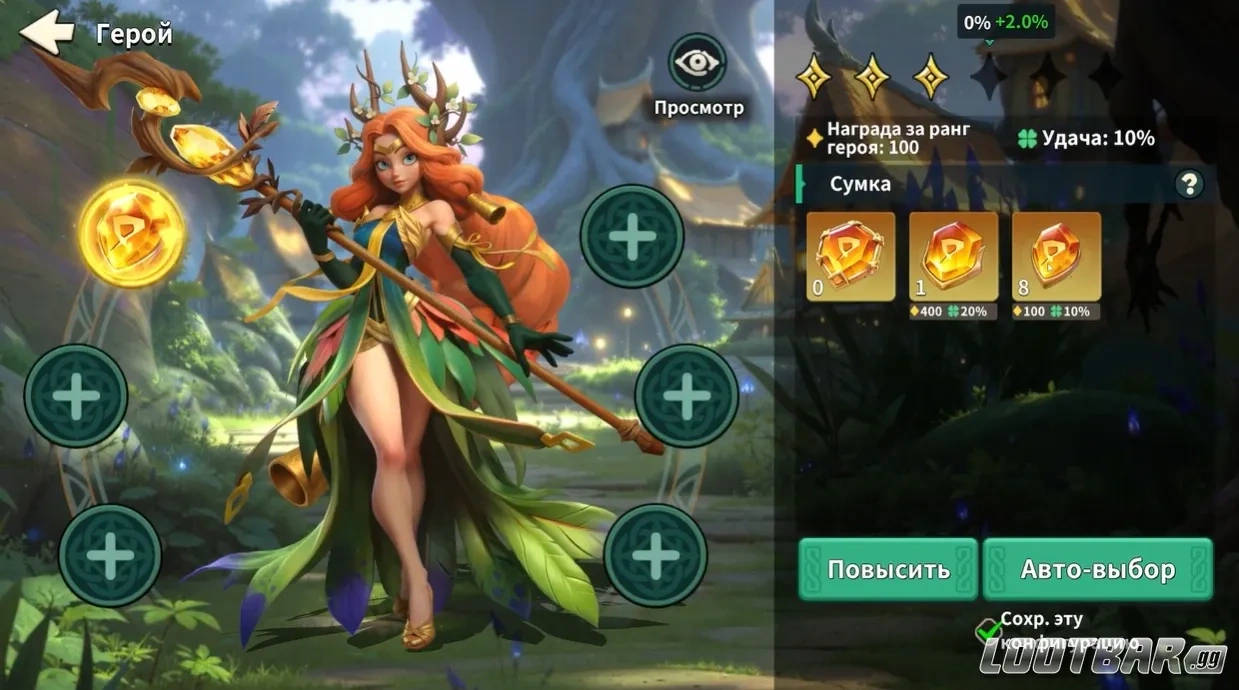
Task: Open the Просмотр eye view
Action: [697, 63]
